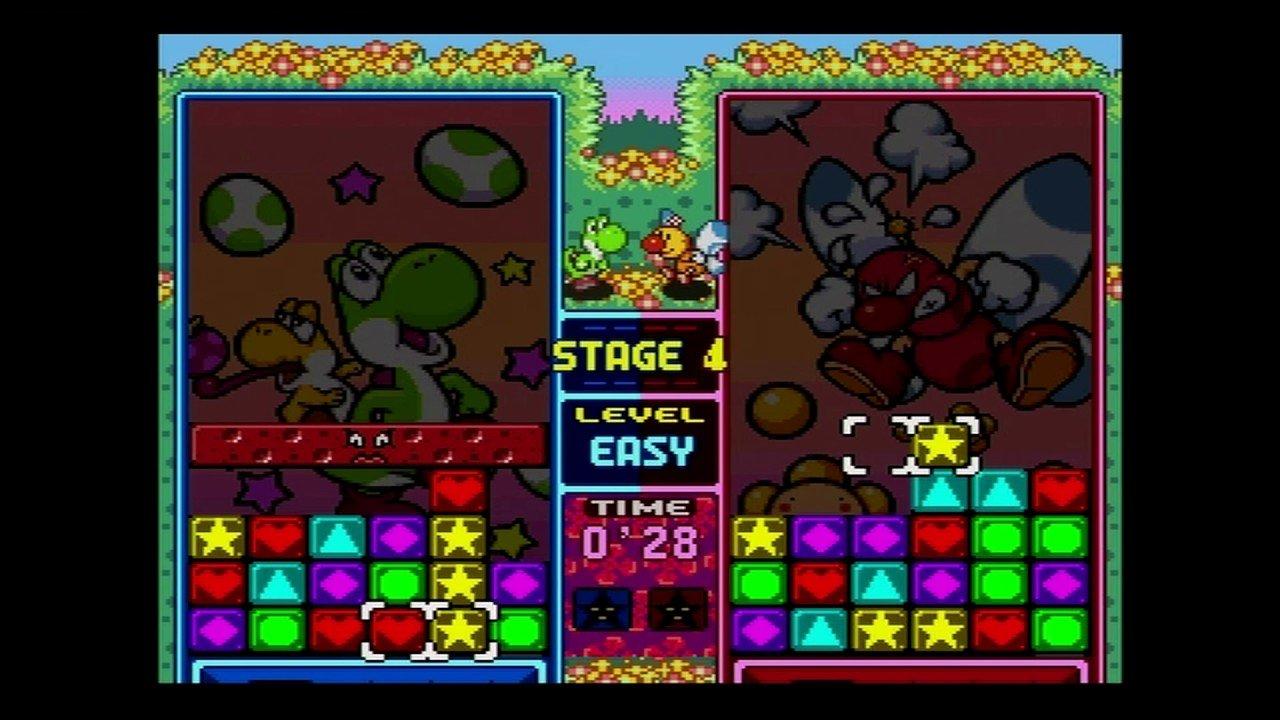Open the TIME display panel
Viewport: 1280px width, 720px height.
coord(640,520)
